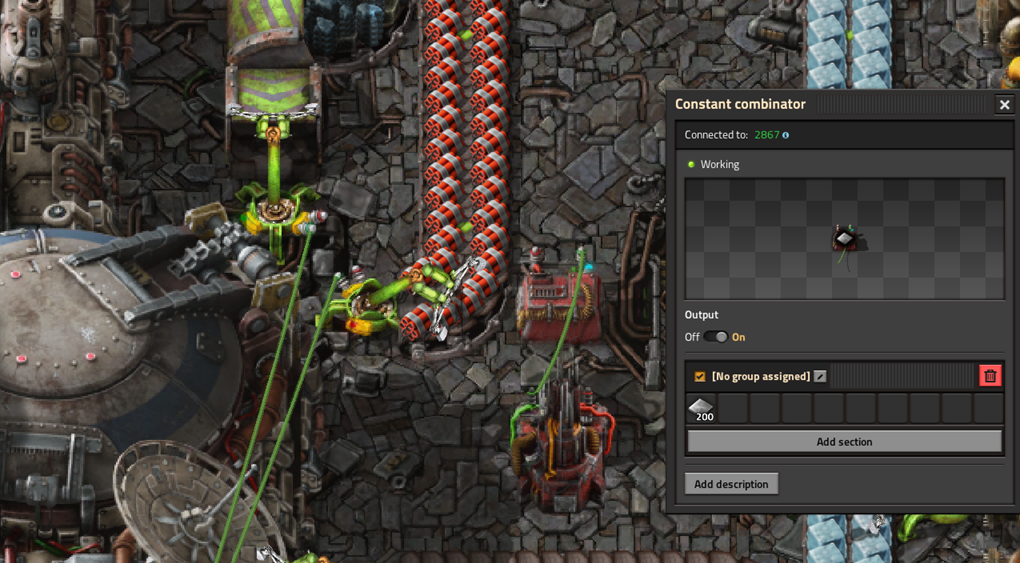Select the signal slot showing 200
This screenshot has width=1032, height=563.
click(702, 408)
